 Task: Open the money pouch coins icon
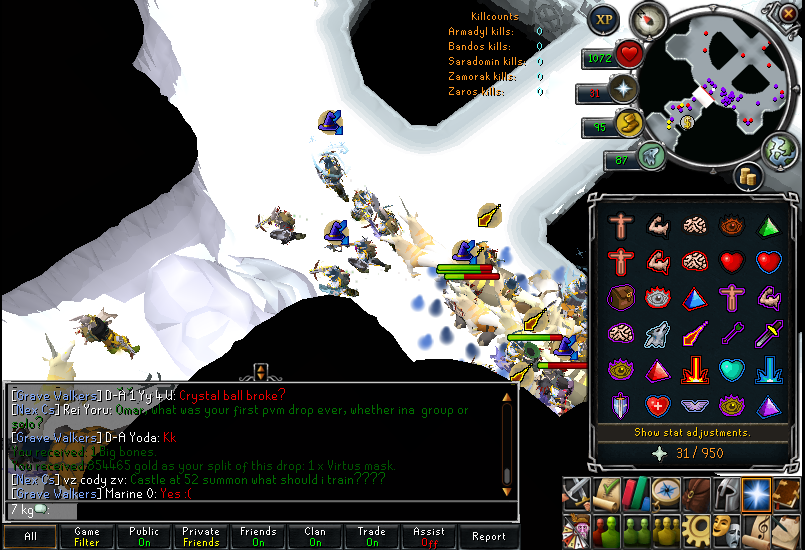coord(747,176)
